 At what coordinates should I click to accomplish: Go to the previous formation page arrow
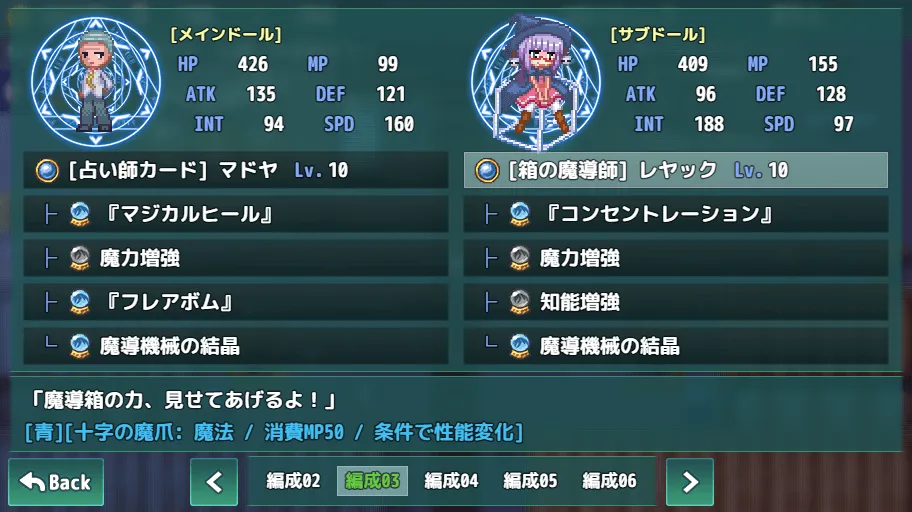pos(214,482)
